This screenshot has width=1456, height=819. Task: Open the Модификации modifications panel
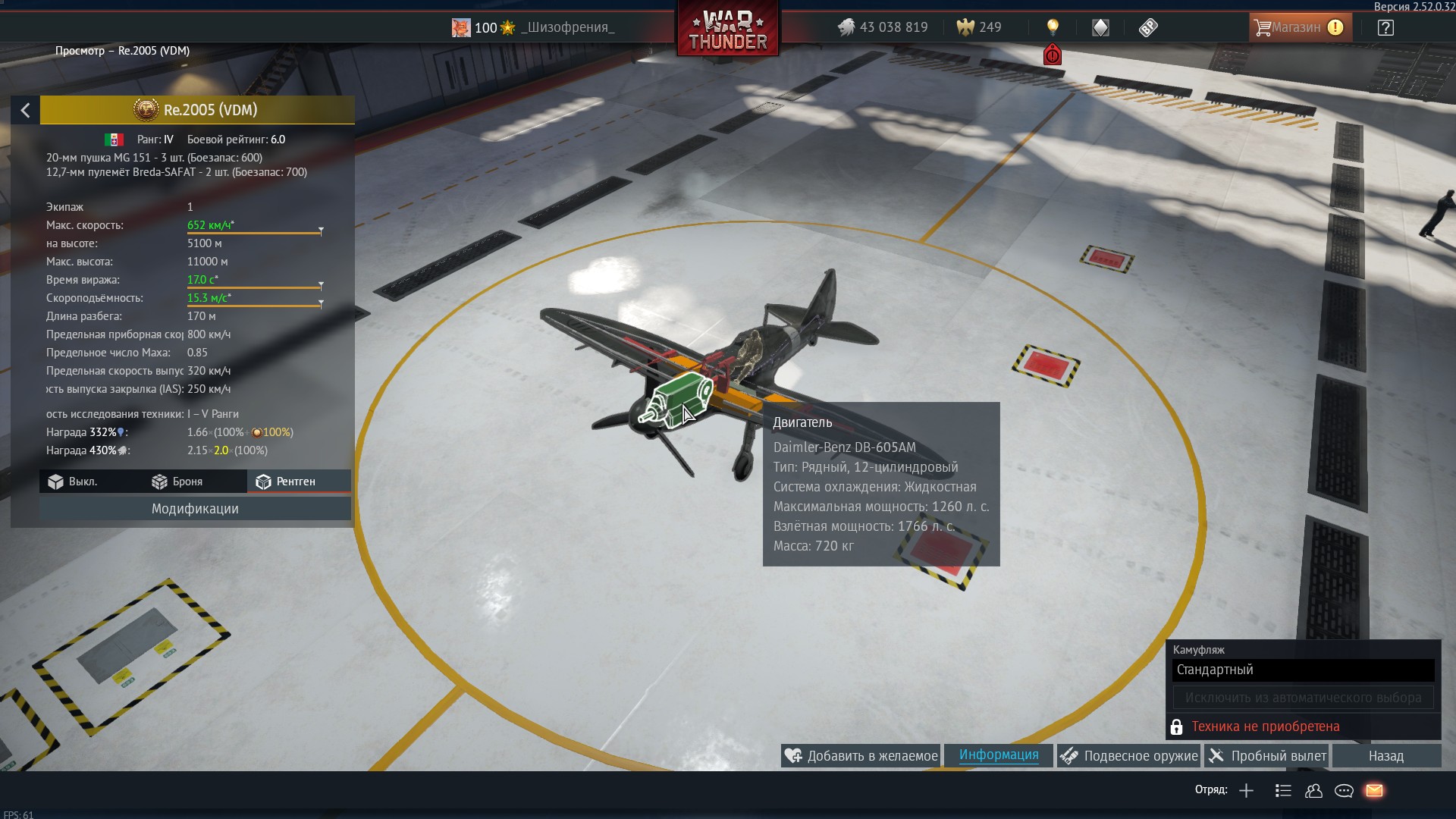click(195, 509)
